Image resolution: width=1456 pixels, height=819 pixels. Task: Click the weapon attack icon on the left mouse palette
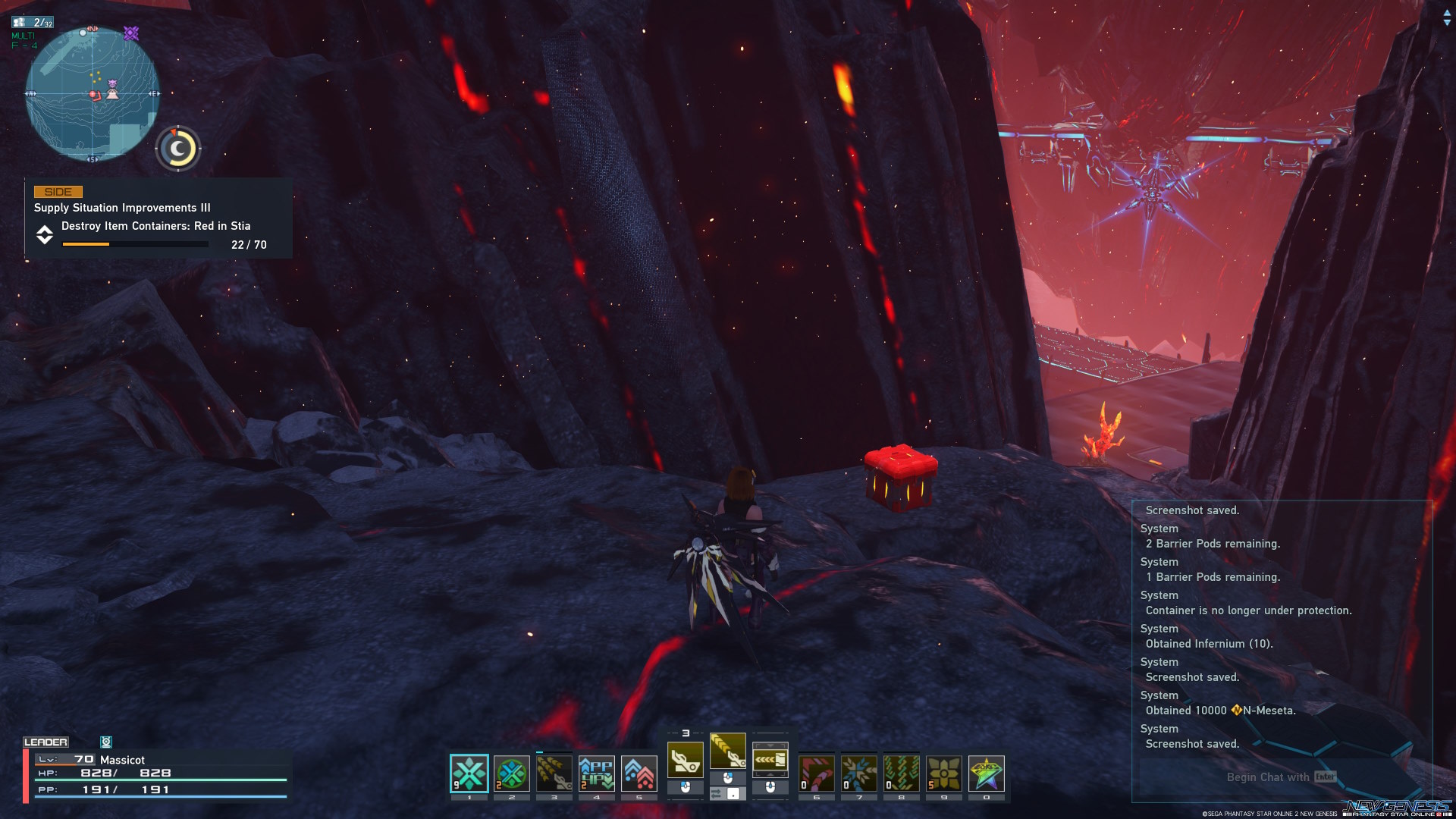[x=686, y=758]
